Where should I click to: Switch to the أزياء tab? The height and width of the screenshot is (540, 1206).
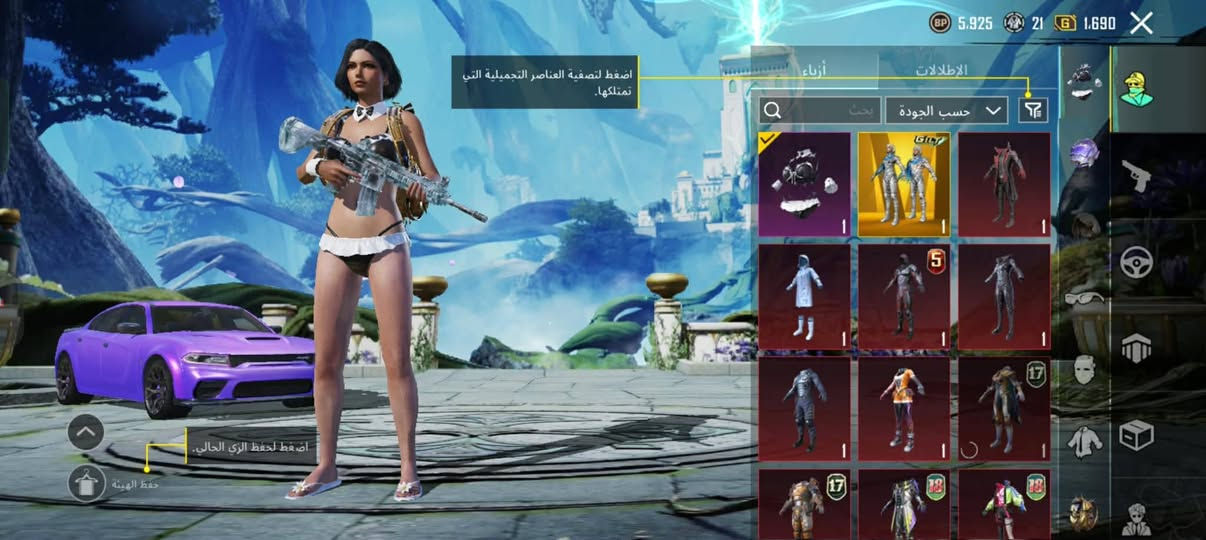click(x=815, y=71)
